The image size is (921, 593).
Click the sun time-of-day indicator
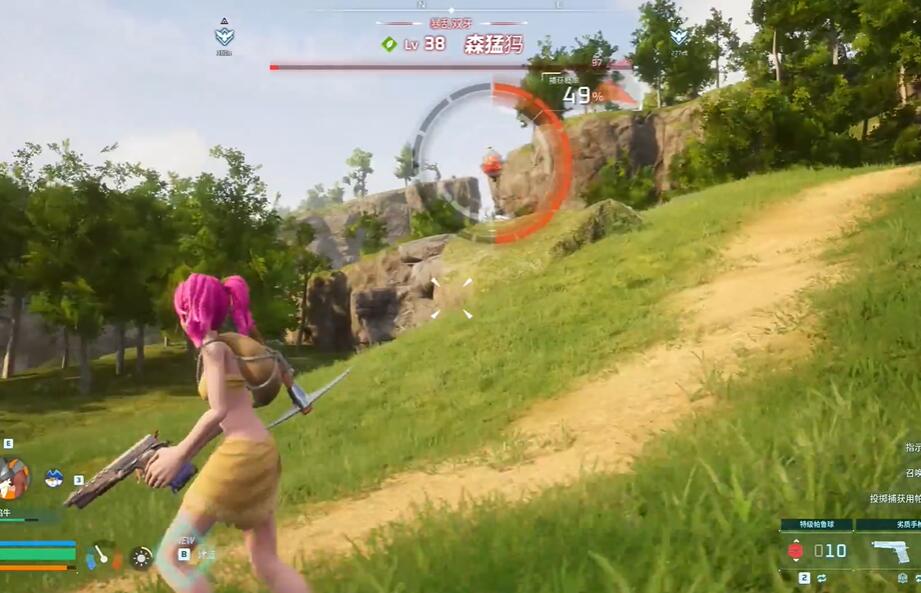[141, 557]
